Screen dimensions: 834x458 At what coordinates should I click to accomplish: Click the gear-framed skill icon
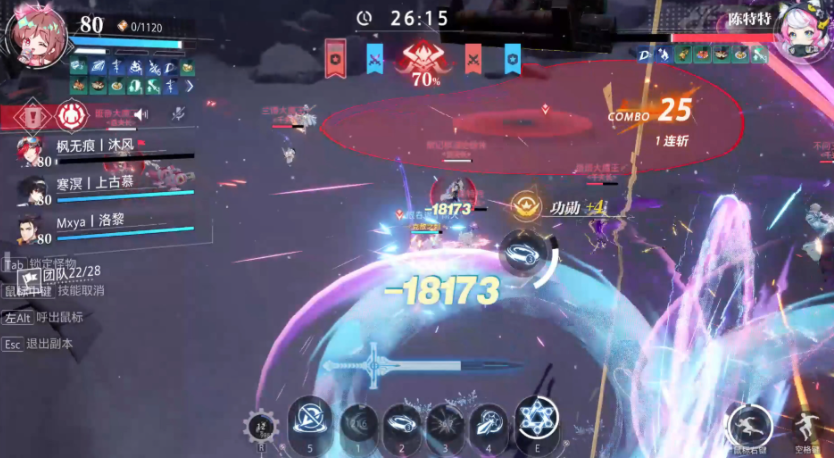click(262, 428)
